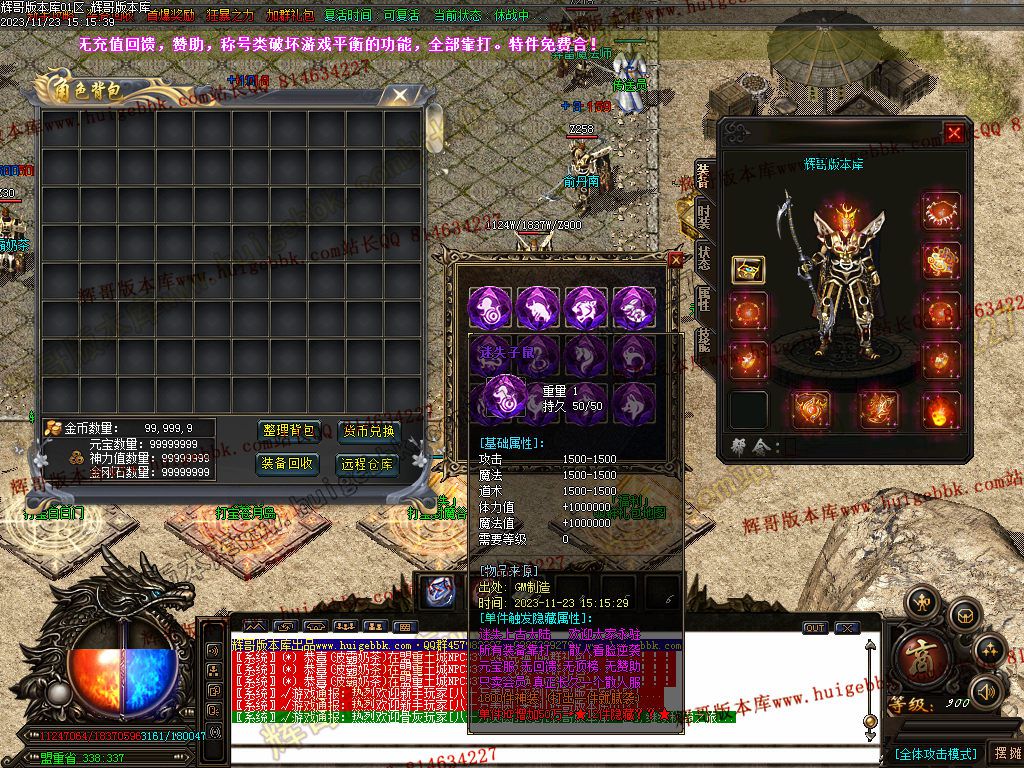Click the 整理背包 sort bag button
Image resolution: width=1024 pixels, height=768 pixels.
click(288, 432)
